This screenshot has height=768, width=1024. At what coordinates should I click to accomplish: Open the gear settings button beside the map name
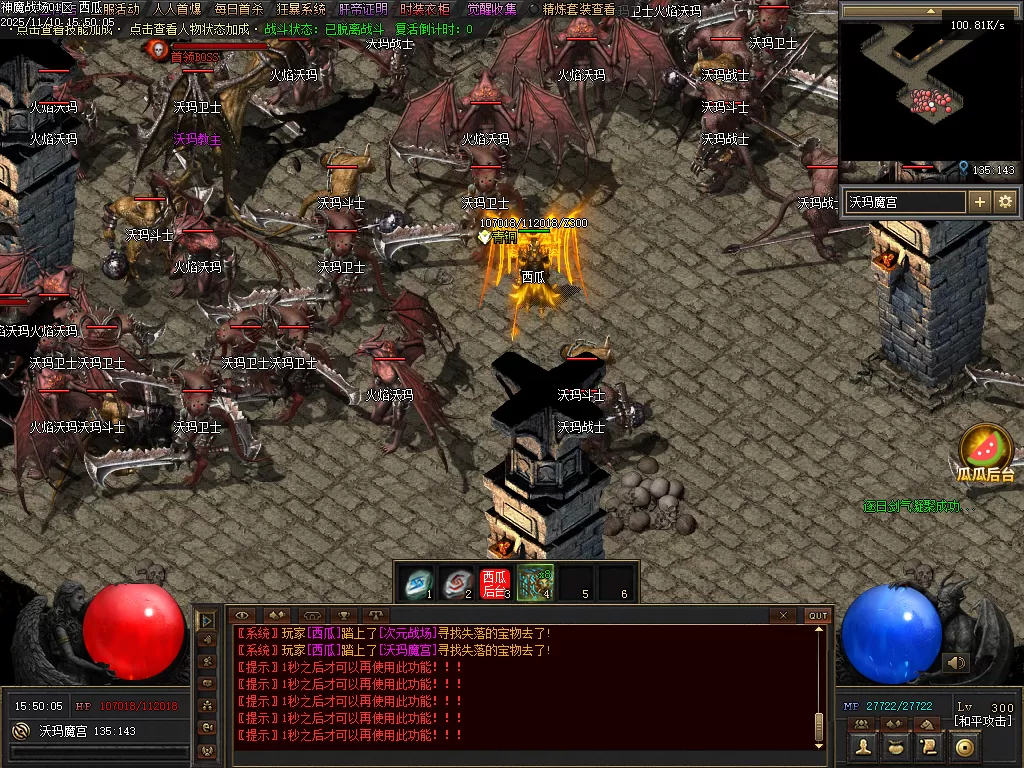pyautogui.click(x=1005, y=202)
